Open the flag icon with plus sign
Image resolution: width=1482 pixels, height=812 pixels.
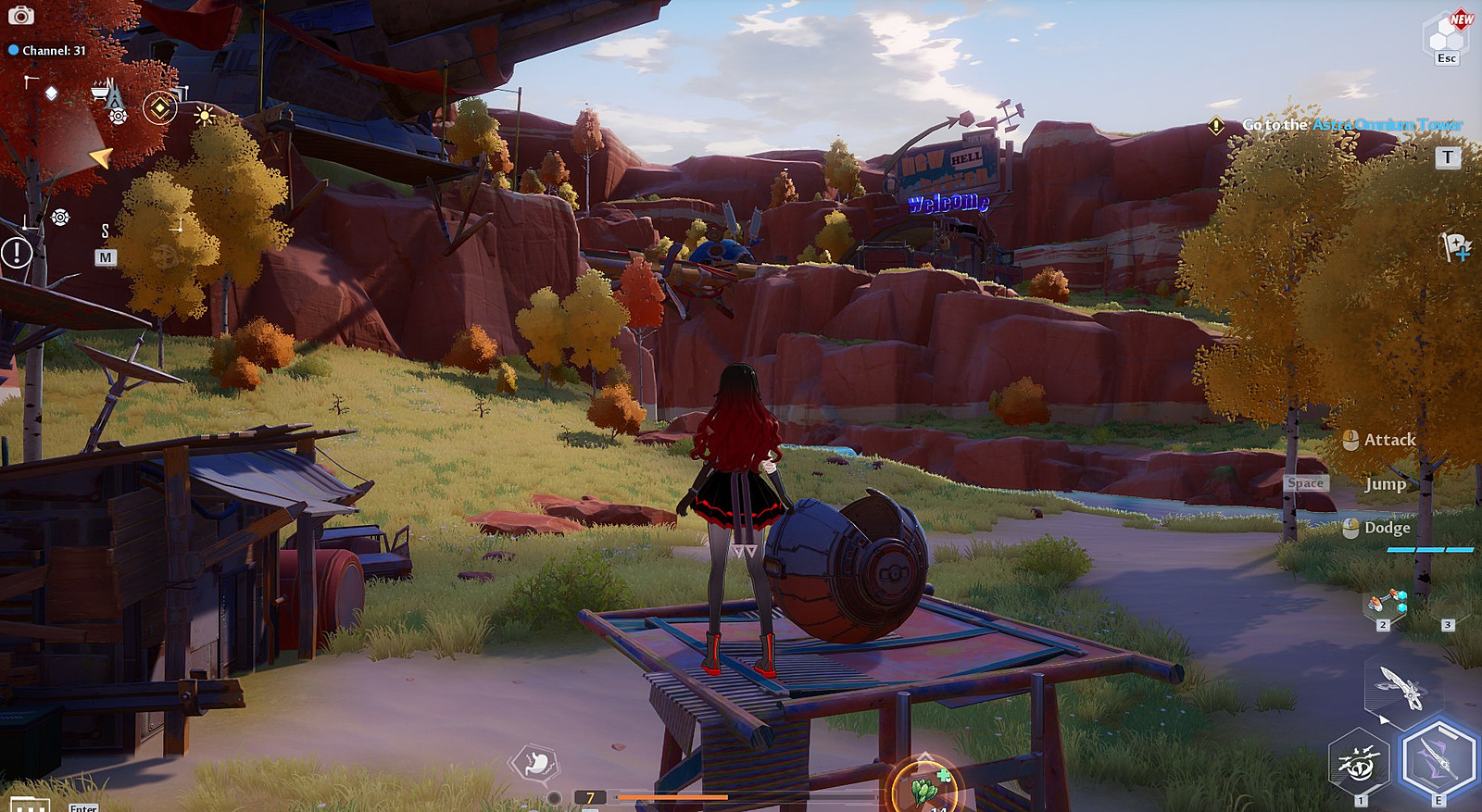click(1455, 246)
